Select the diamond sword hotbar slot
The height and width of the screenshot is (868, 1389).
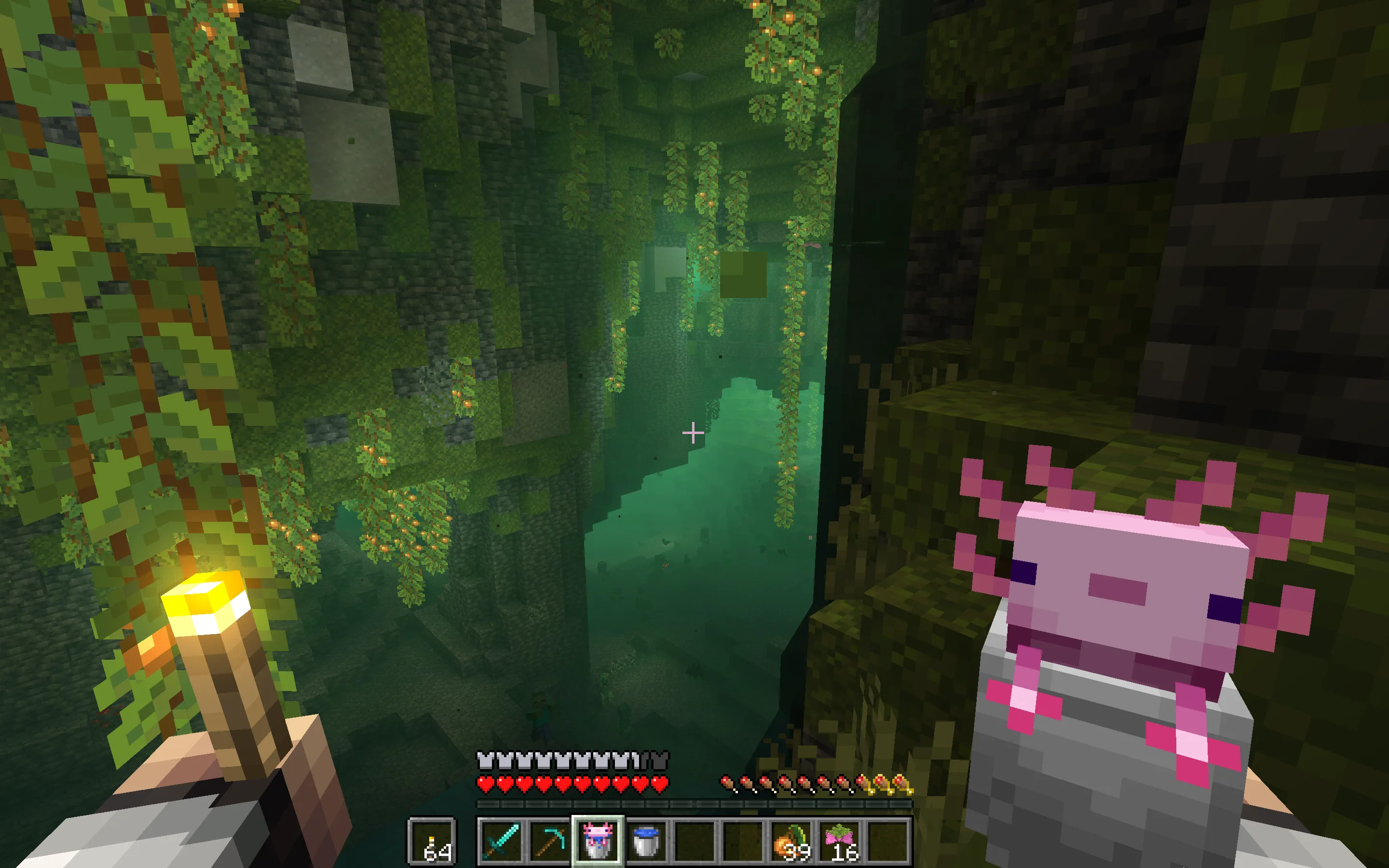pos(501,841)
